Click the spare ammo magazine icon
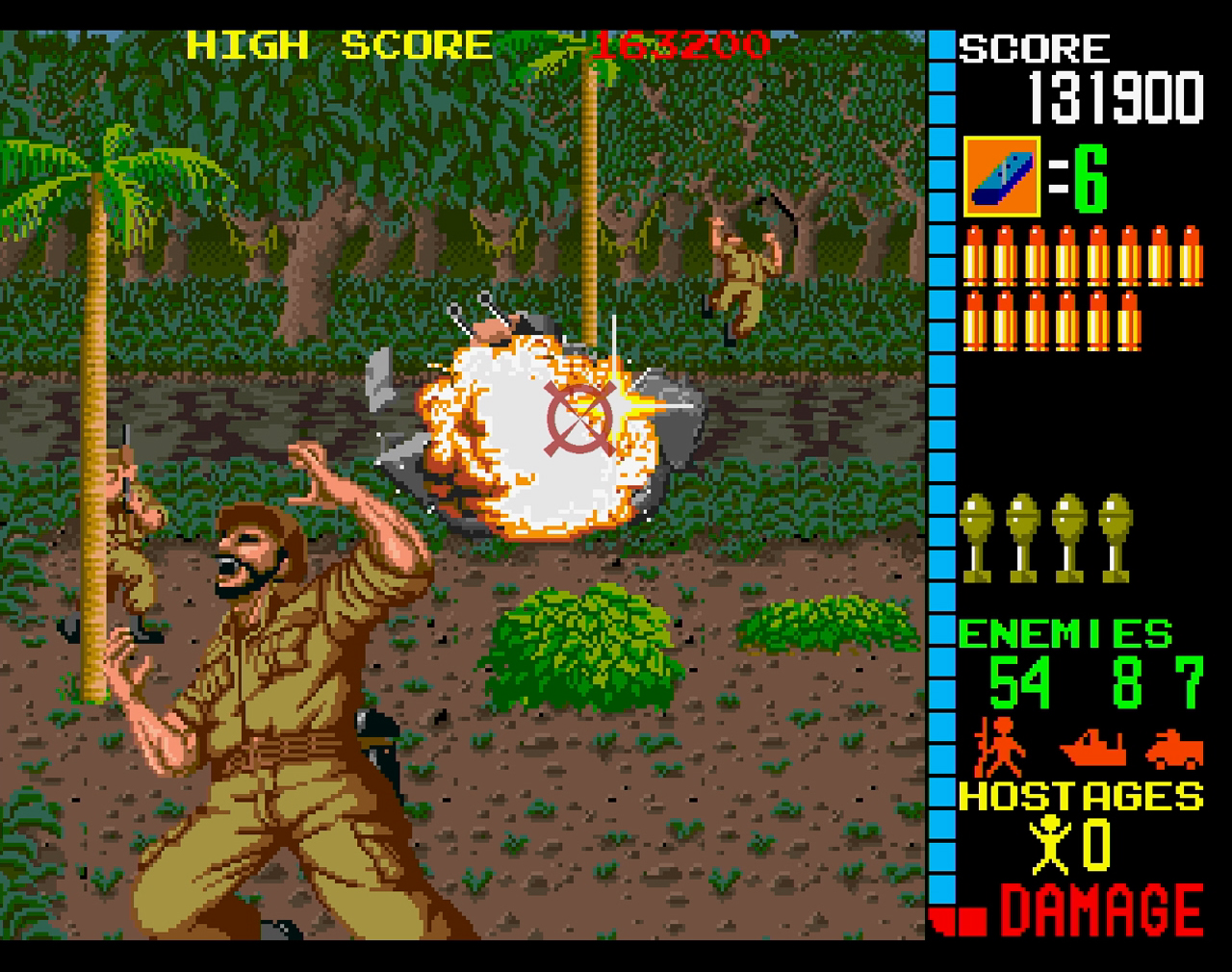 pos(1001,177)
